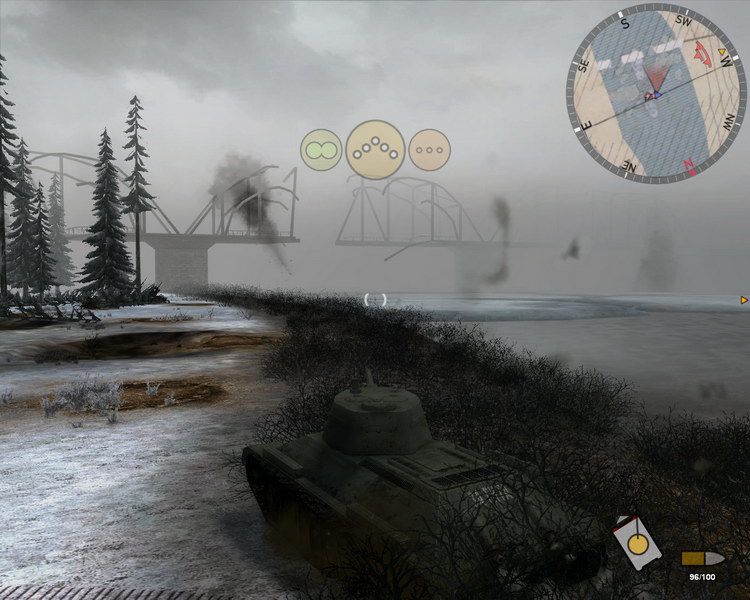Select the wedge formation icon with five dots
Viewport: 750px width, 600px height.
coord(375,149)
